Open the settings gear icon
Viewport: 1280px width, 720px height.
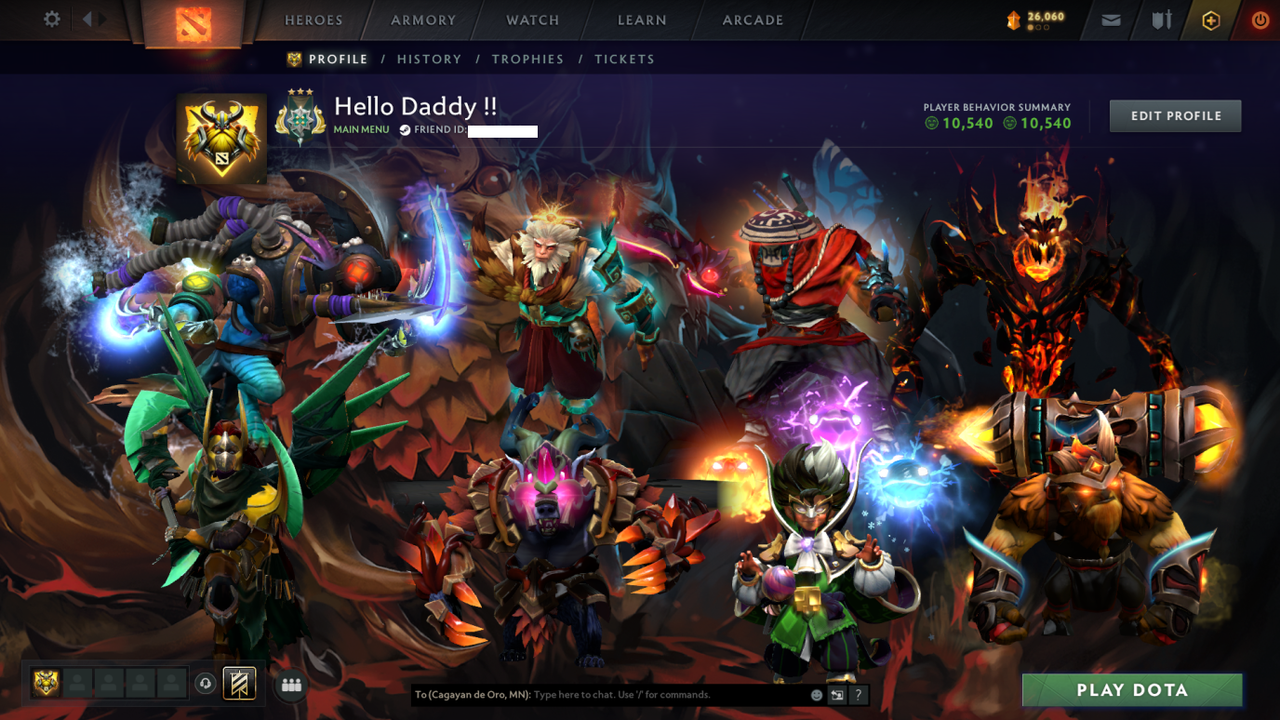(x=51, y=18)
